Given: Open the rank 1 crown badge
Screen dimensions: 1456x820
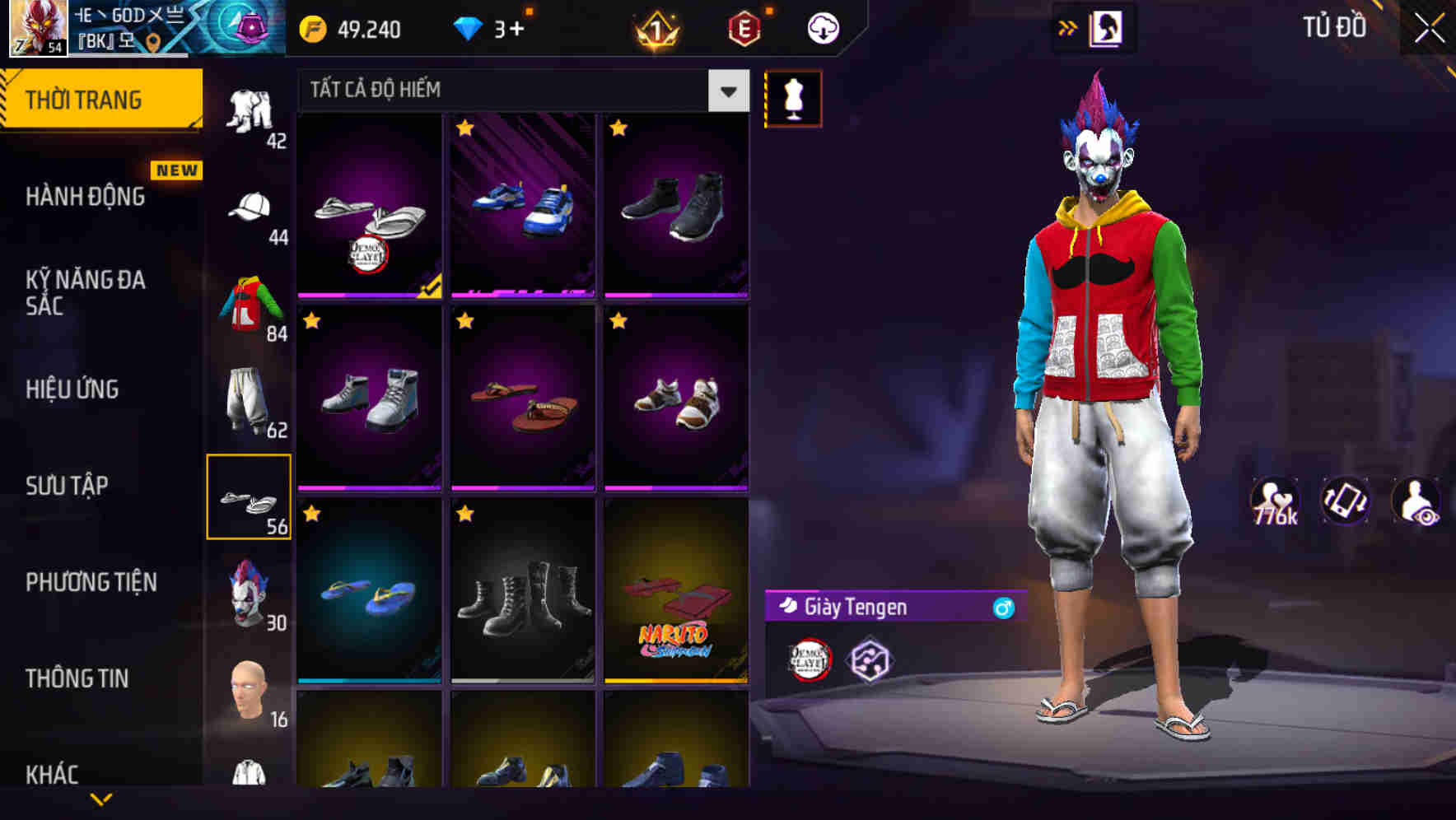Looking at the screenshot, I should coord(657,27).
